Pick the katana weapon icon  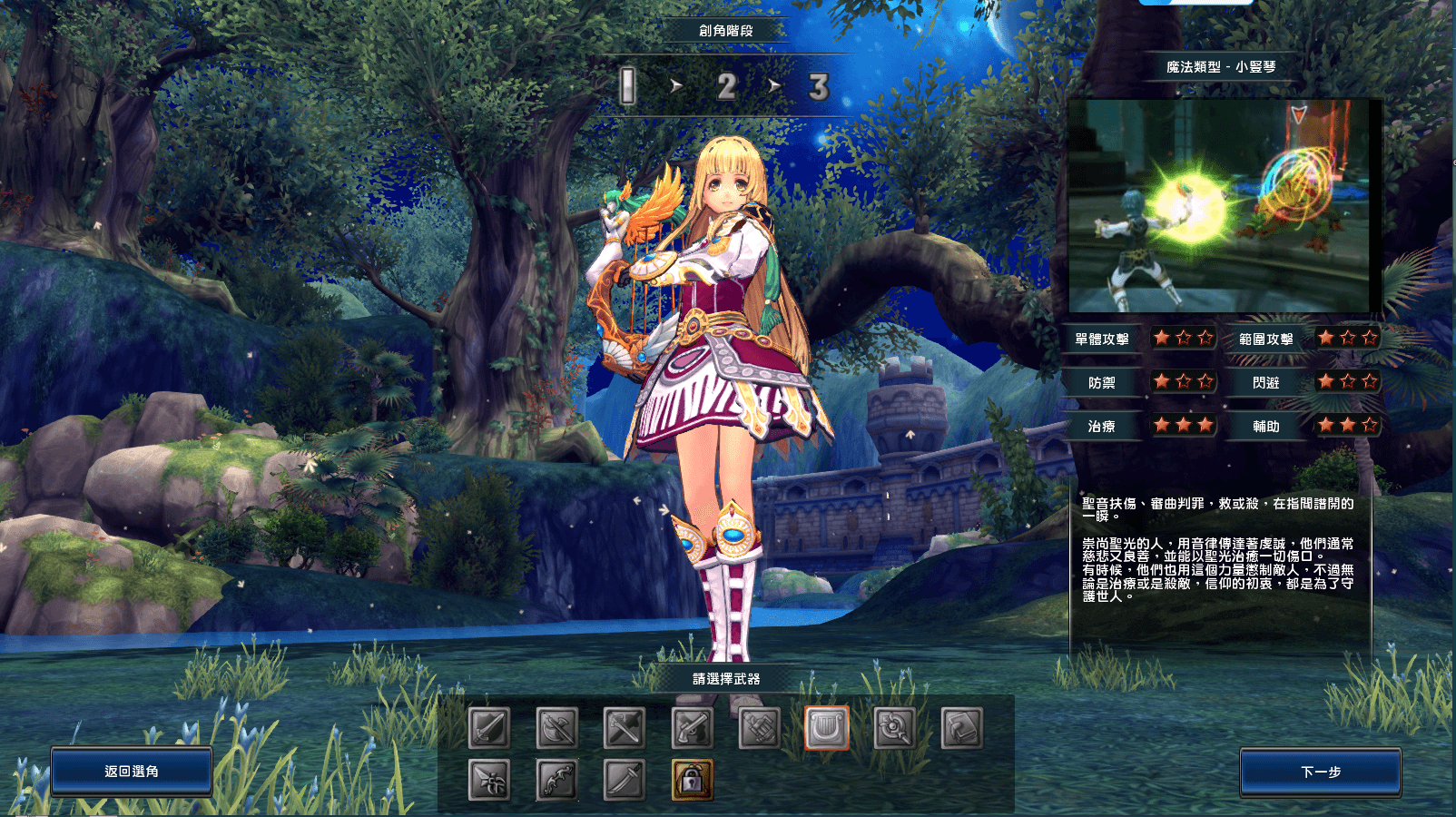623,779
